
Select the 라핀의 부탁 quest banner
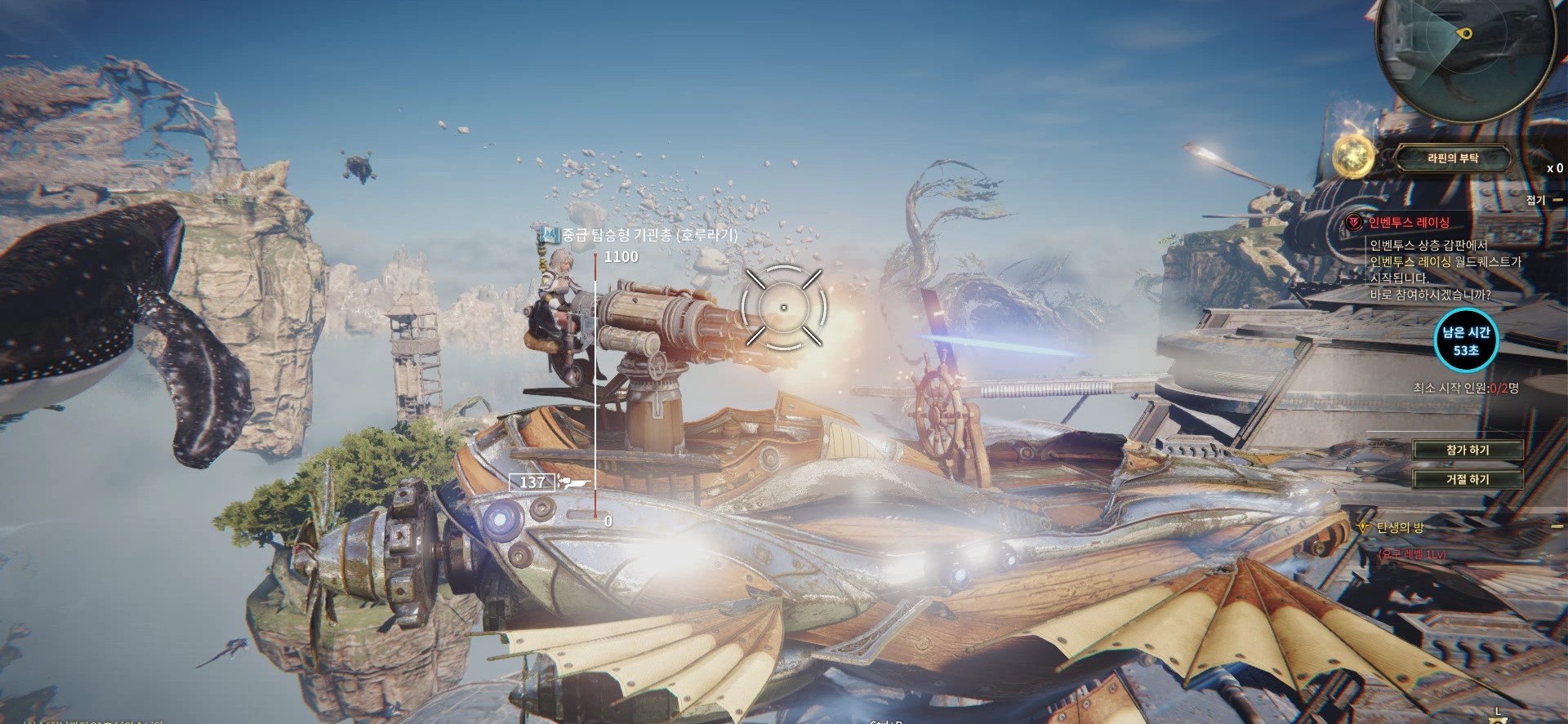pyautogui.click(x=1453, y=158)
